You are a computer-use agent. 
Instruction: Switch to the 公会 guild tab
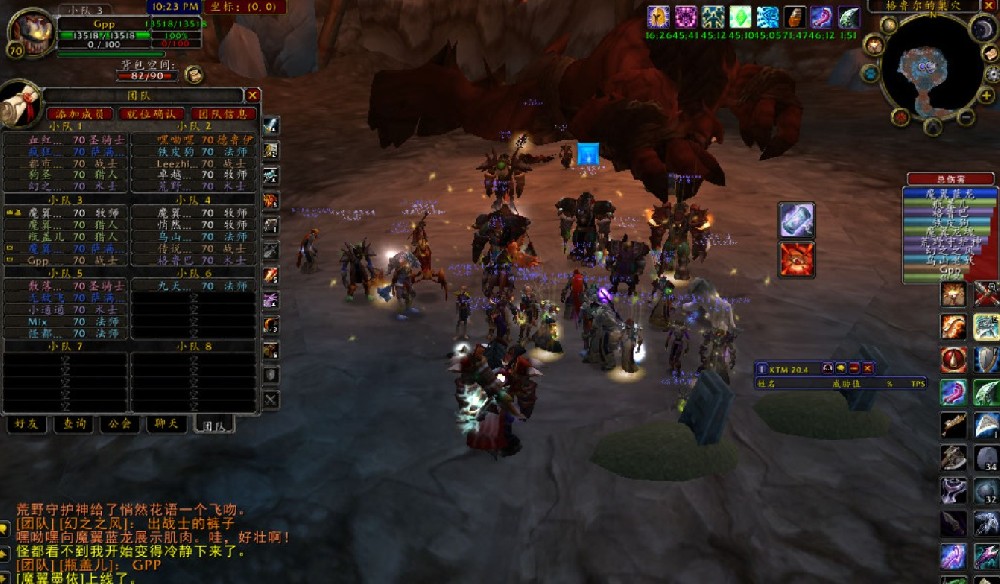point(121,424)
